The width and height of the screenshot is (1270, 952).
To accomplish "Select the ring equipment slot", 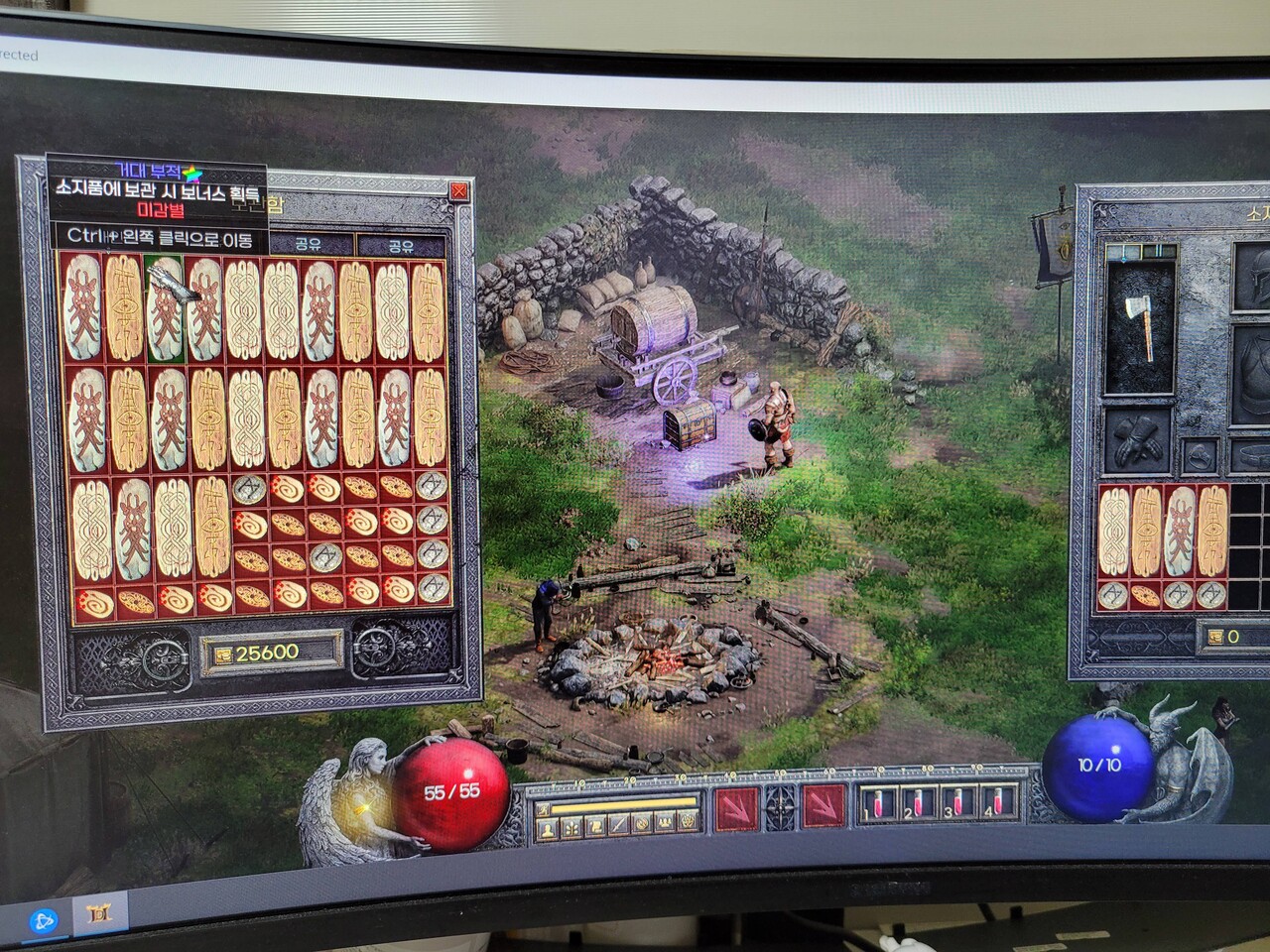I will coord(1199,457).
